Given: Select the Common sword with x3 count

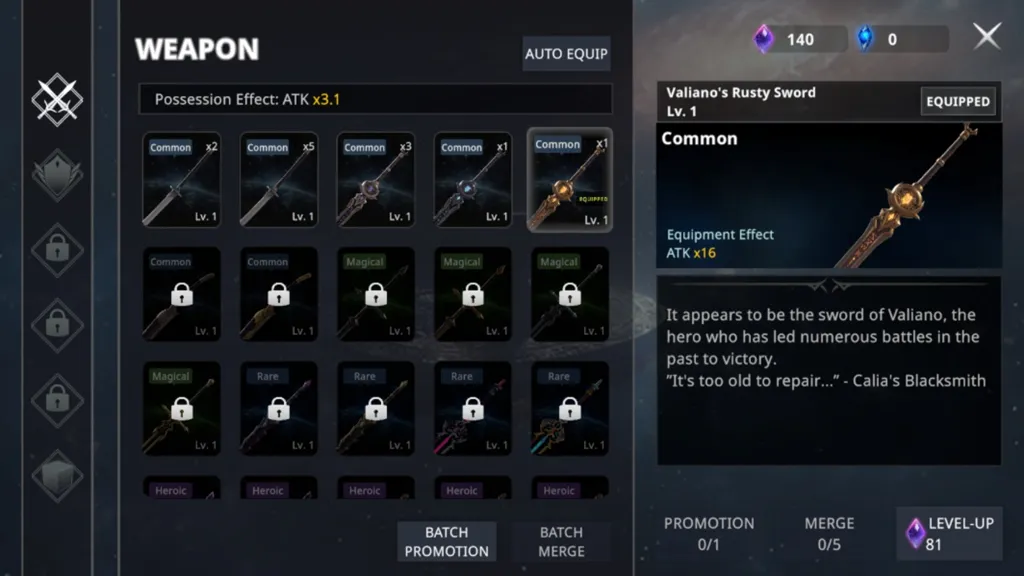Looking at the screenshot, I should pyautogui.click(x=375, y=180).
